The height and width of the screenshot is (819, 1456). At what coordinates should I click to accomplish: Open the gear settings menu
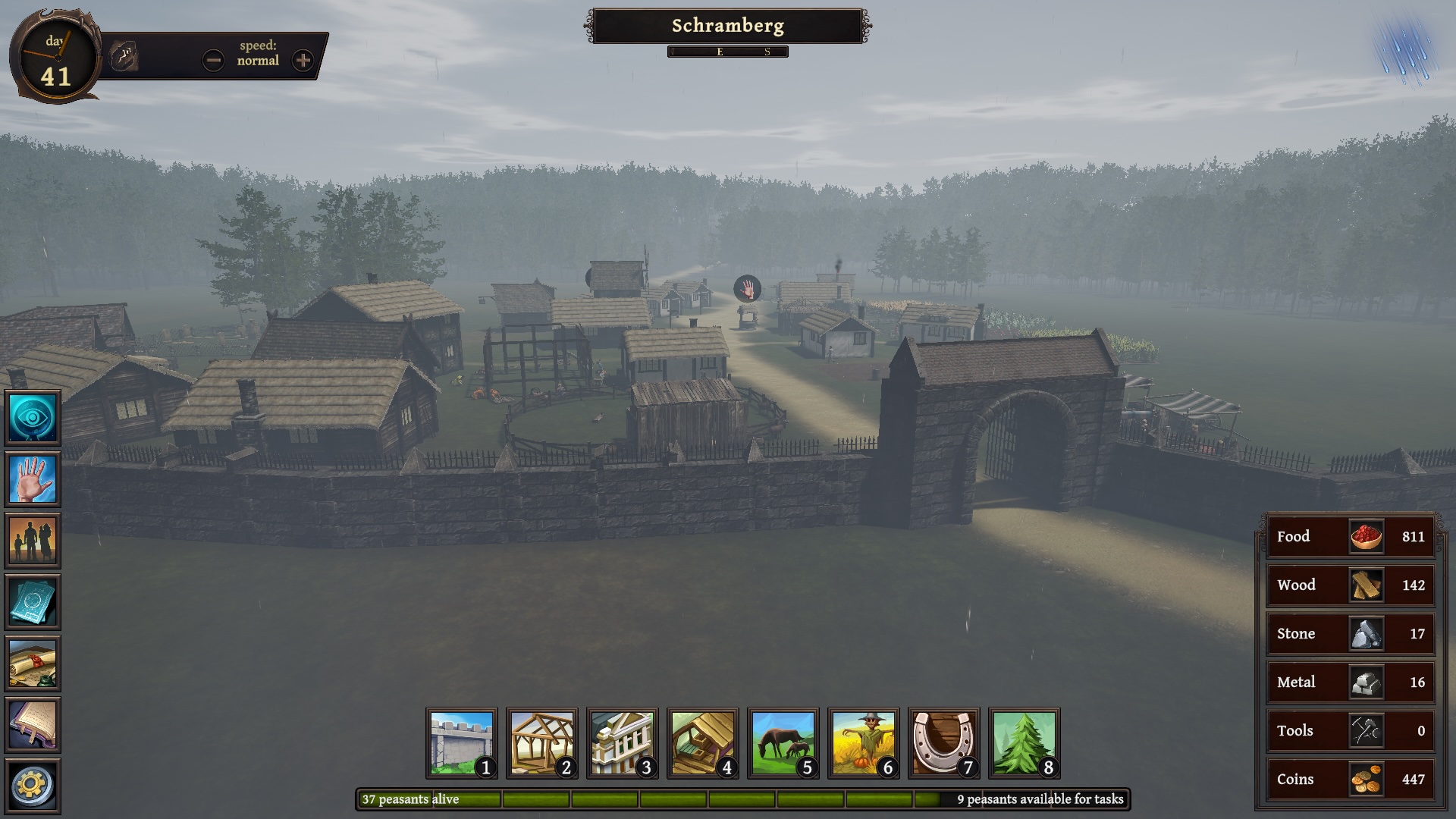pos(33,786)
